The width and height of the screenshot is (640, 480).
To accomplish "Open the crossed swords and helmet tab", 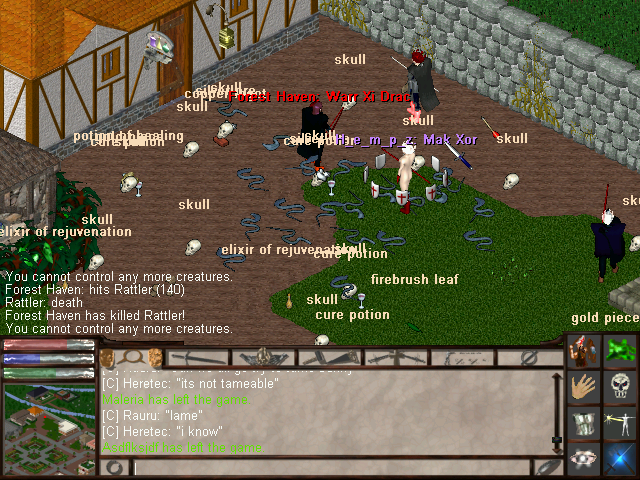I will (x=263, y=356).
